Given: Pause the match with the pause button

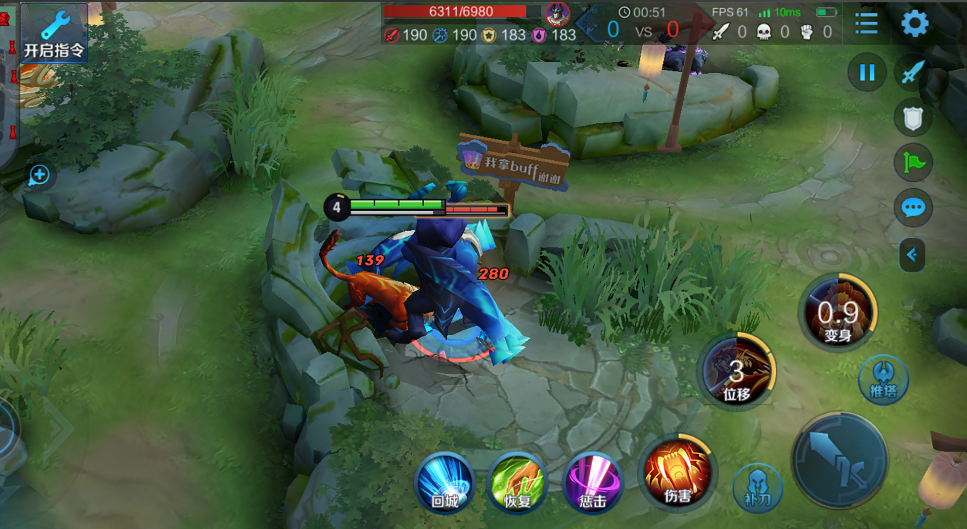Looking at the screenshot, I should pyautogui.click(x=867, y=72).
